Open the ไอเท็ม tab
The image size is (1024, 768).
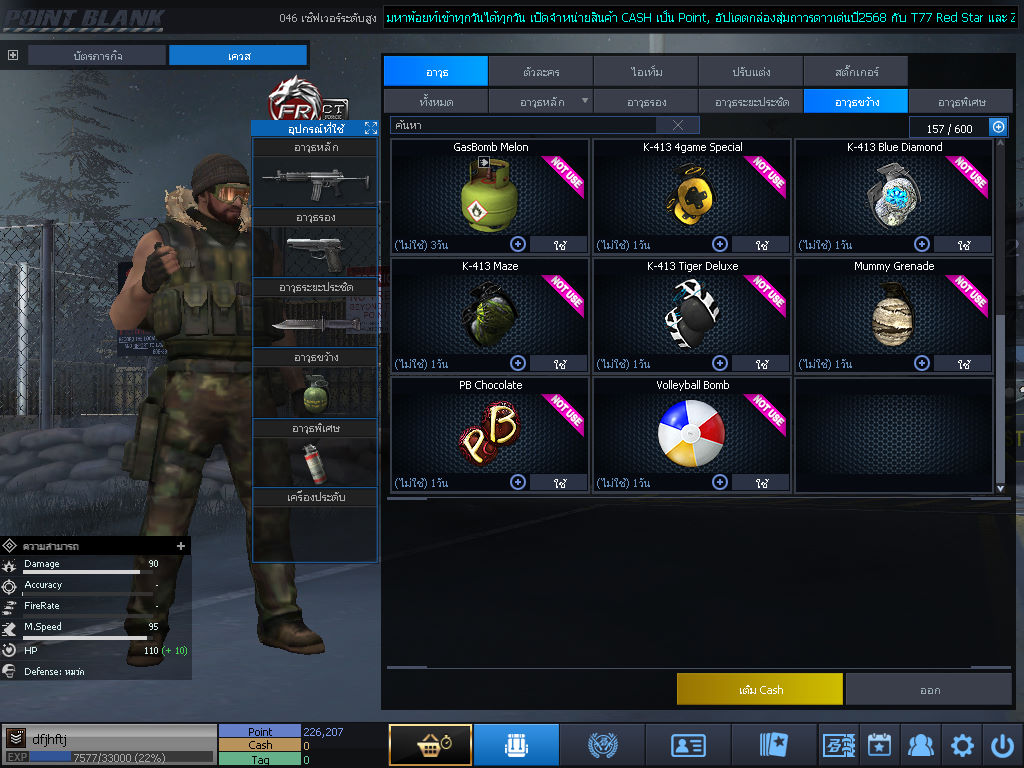click(646, 72)
